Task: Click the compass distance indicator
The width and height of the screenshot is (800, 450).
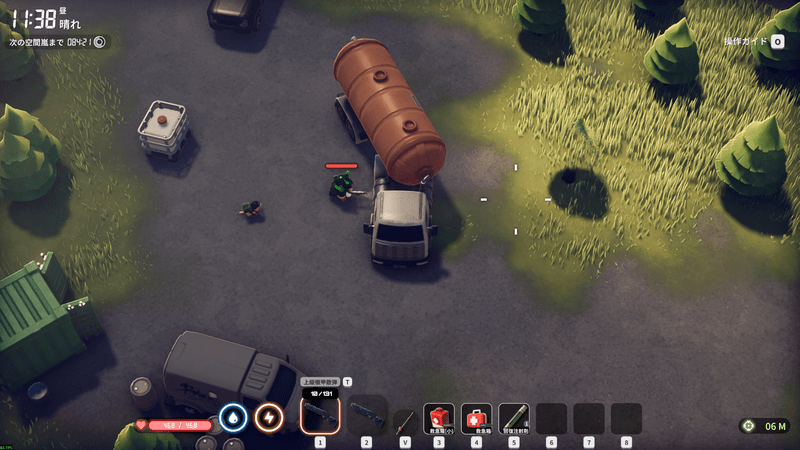Action: pyautogui.click(x=765, y=426)
